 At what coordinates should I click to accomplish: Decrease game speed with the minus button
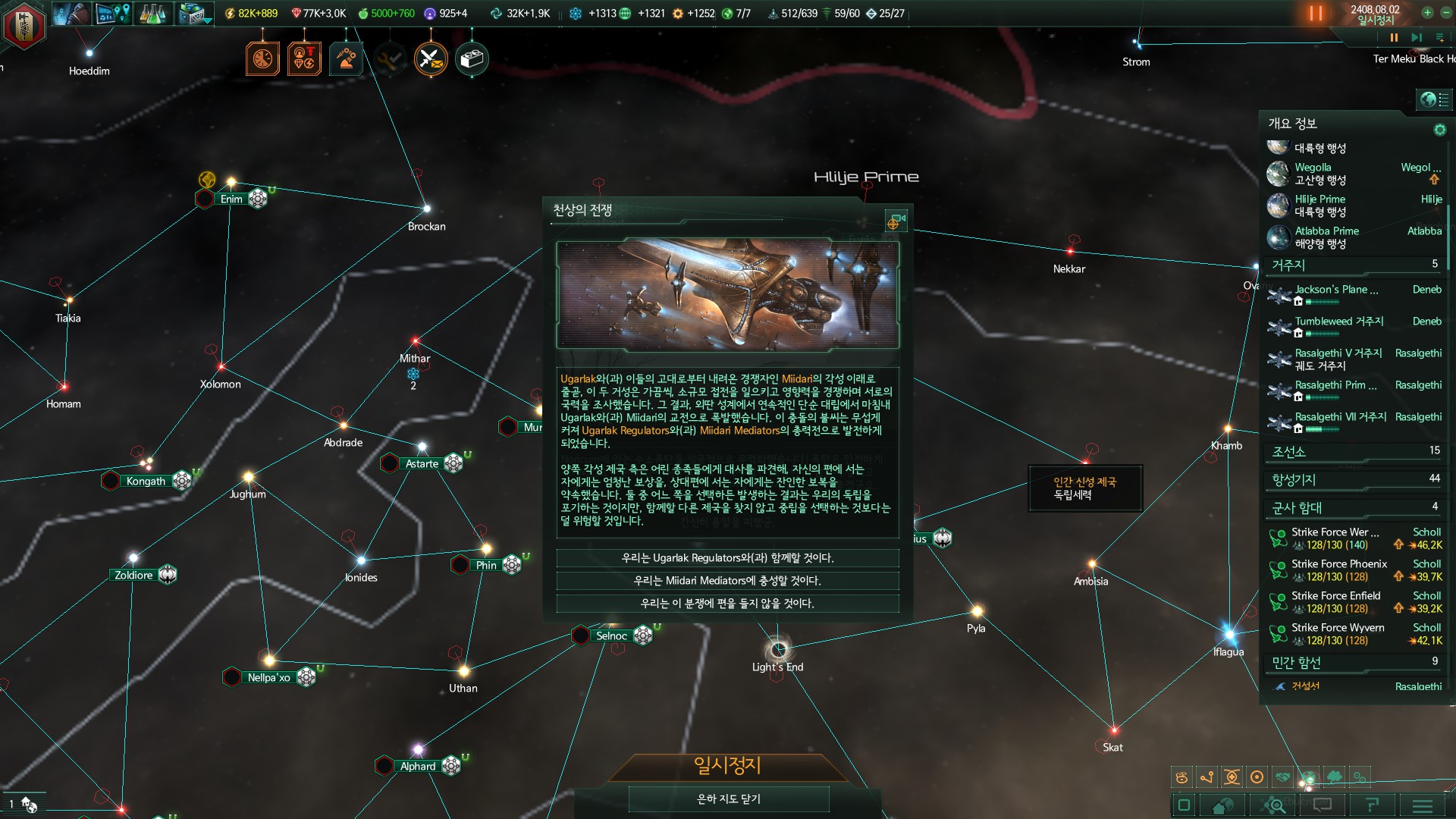pyautogui.click(x=1445, y=13)
